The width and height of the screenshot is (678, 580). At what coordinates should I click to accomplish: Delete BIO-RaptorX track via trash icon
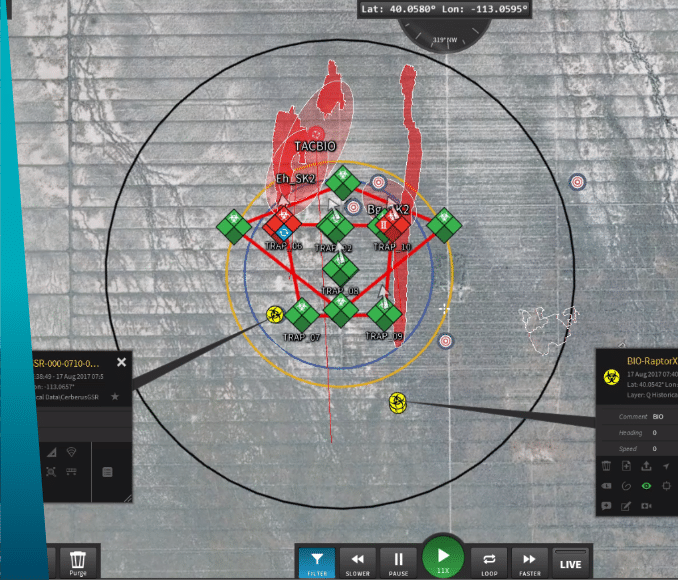(x=607, y=466)
